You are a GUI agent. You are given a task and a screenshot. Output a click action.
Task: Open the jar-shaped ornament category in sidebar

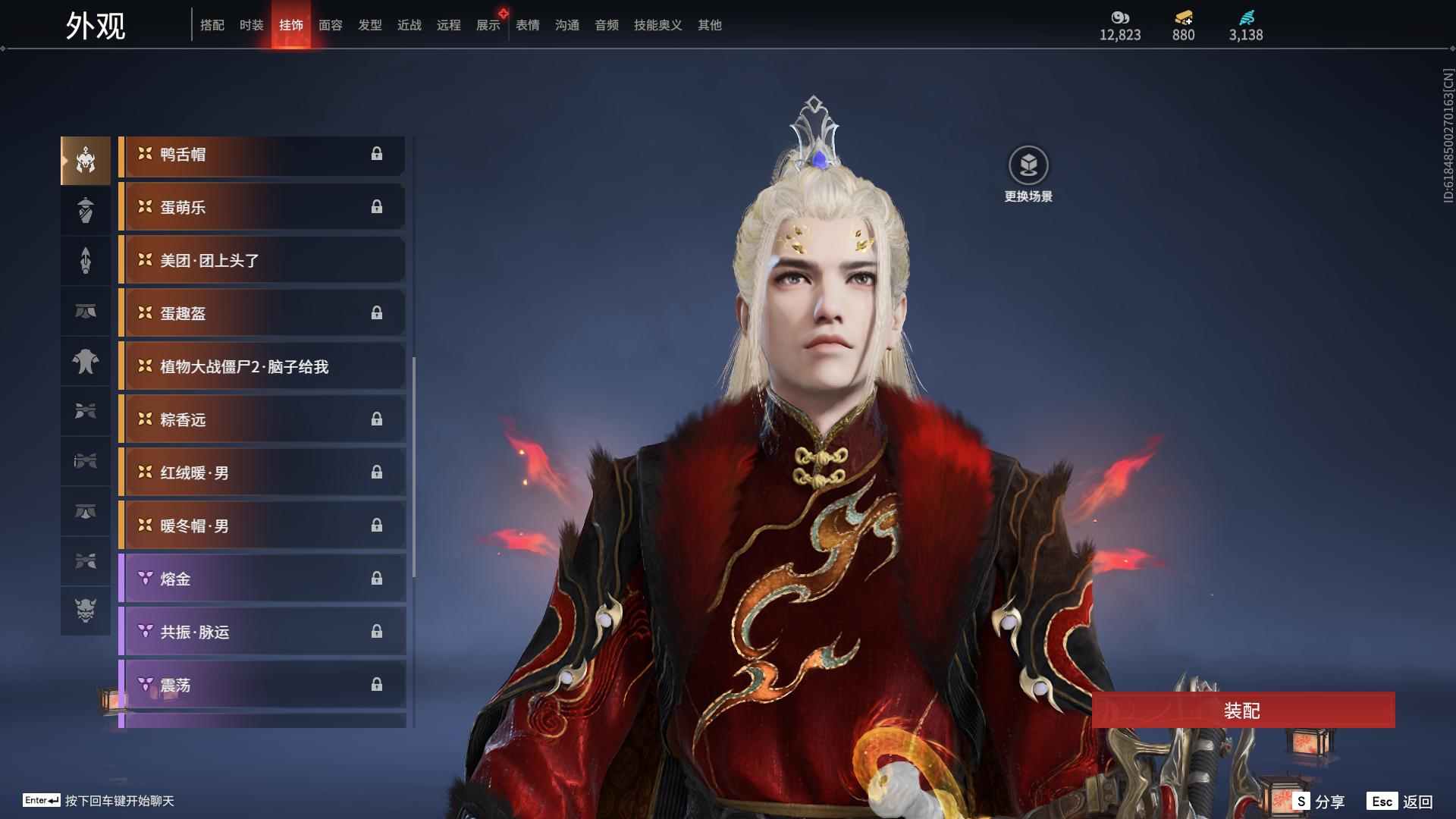point(86,210)
